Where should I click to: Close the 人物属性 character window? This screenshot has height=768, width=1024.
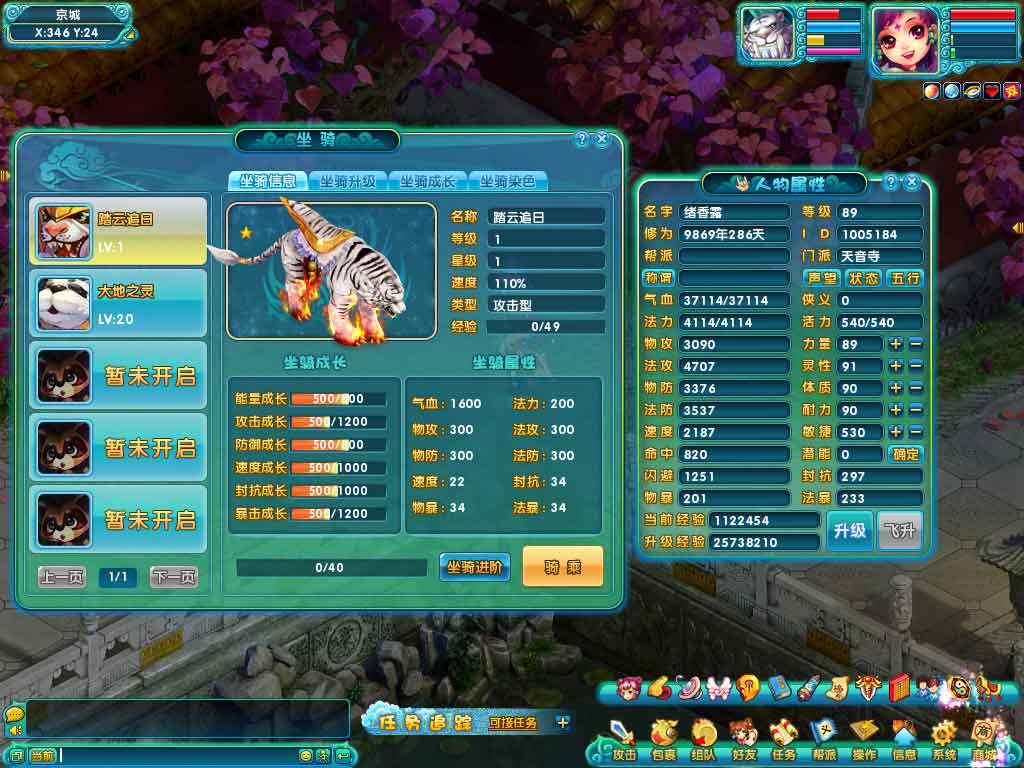pyautogui.click(x=911, y=183)
